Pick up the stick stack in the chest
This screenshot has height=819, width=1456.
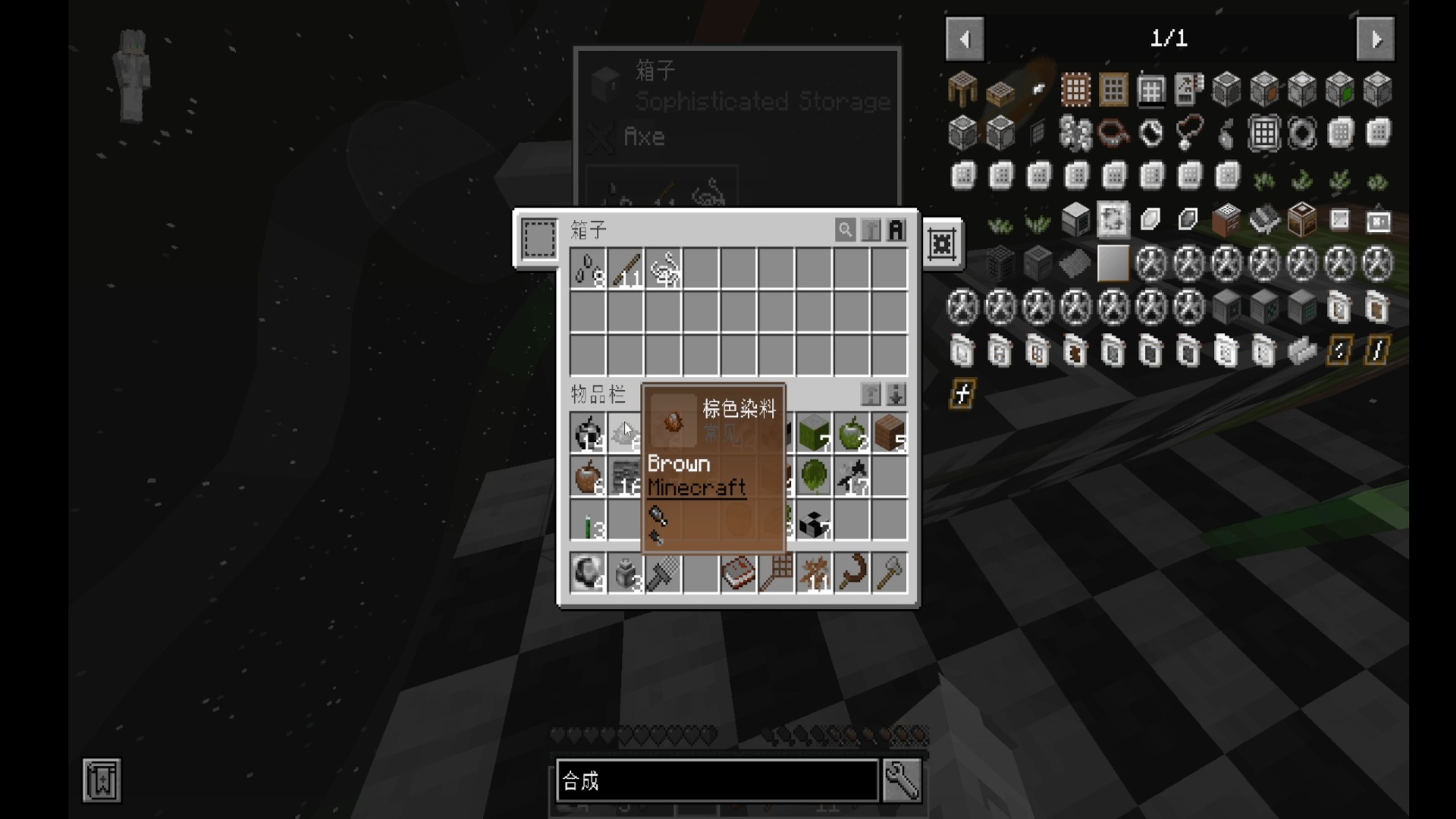[626, 269]
